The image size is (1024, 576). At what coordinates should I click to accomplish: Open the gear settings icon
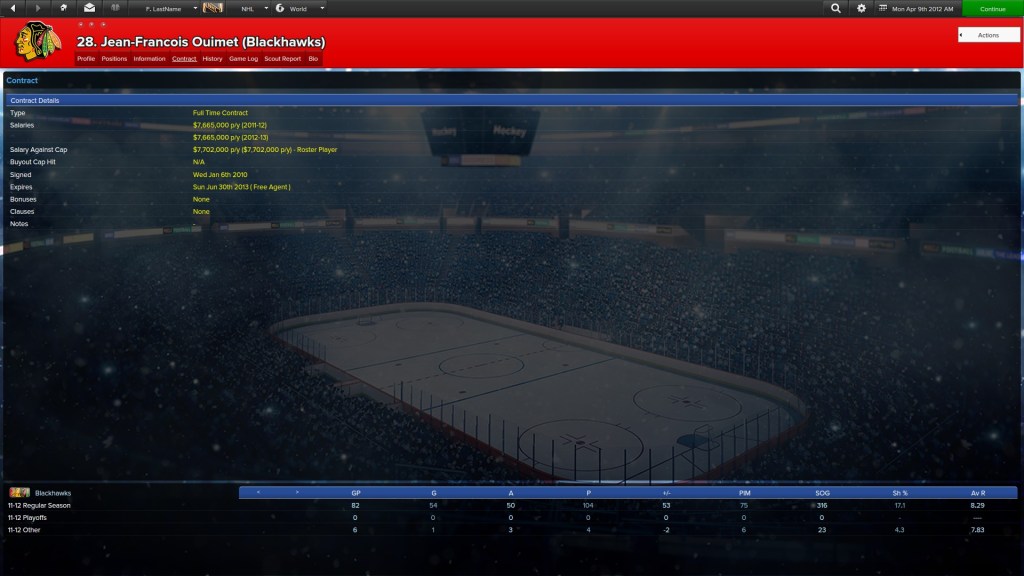coord(862,8)
